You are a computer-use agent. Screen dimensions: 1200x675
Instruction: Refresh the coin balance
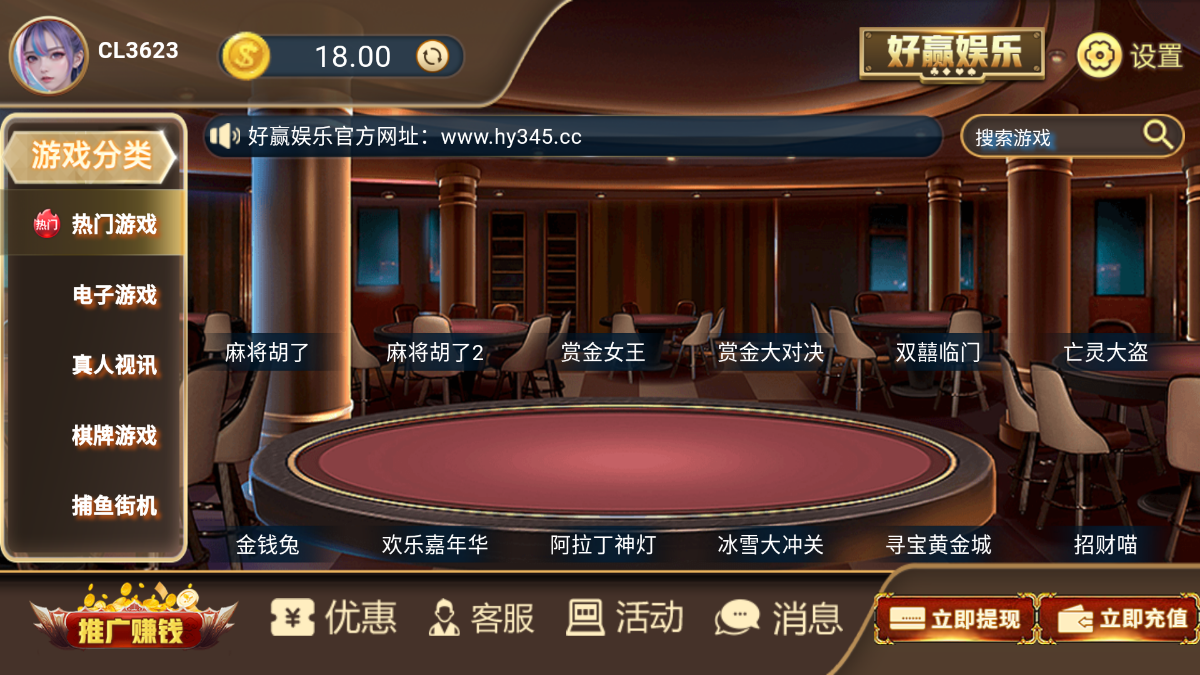click(432, 56)
